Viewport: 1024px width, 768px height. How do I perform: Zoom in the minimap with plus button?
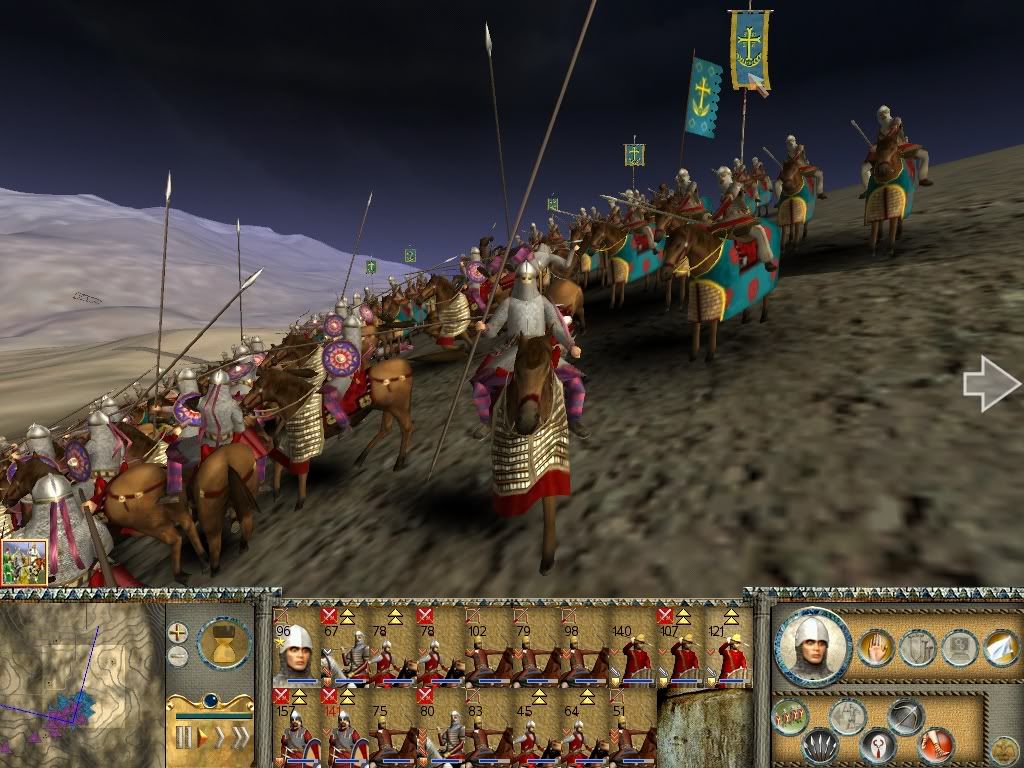tap(177, 633)
